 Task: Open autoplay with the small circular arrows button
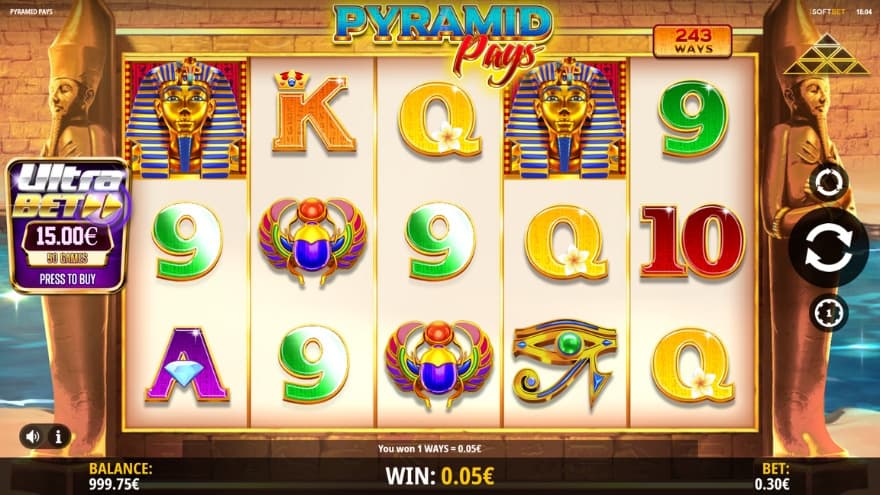pos(829,183)
